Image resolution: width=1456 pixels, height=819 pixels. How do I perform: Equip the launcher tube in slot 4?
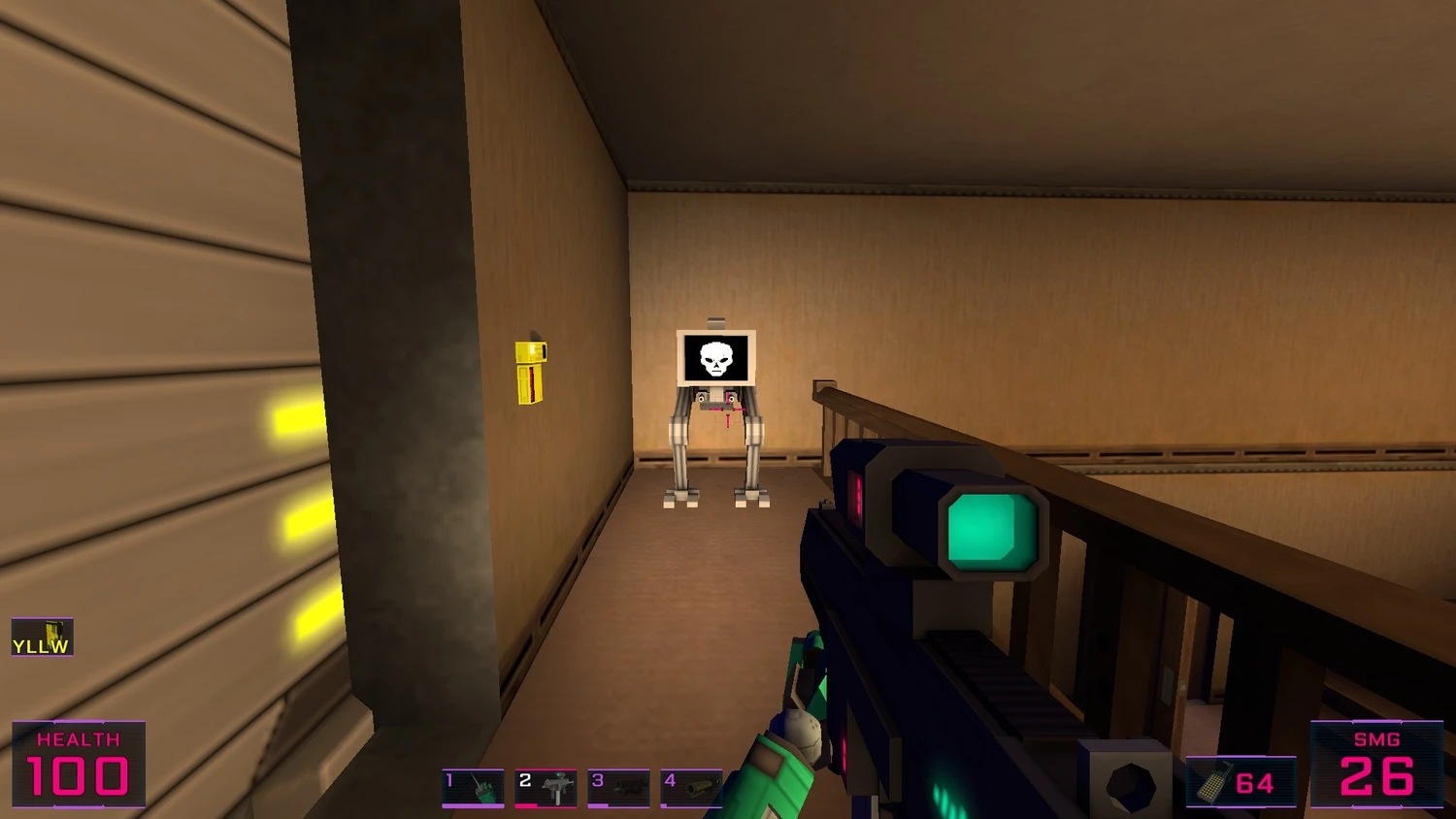pyautogui.click(x=691, y=787)
